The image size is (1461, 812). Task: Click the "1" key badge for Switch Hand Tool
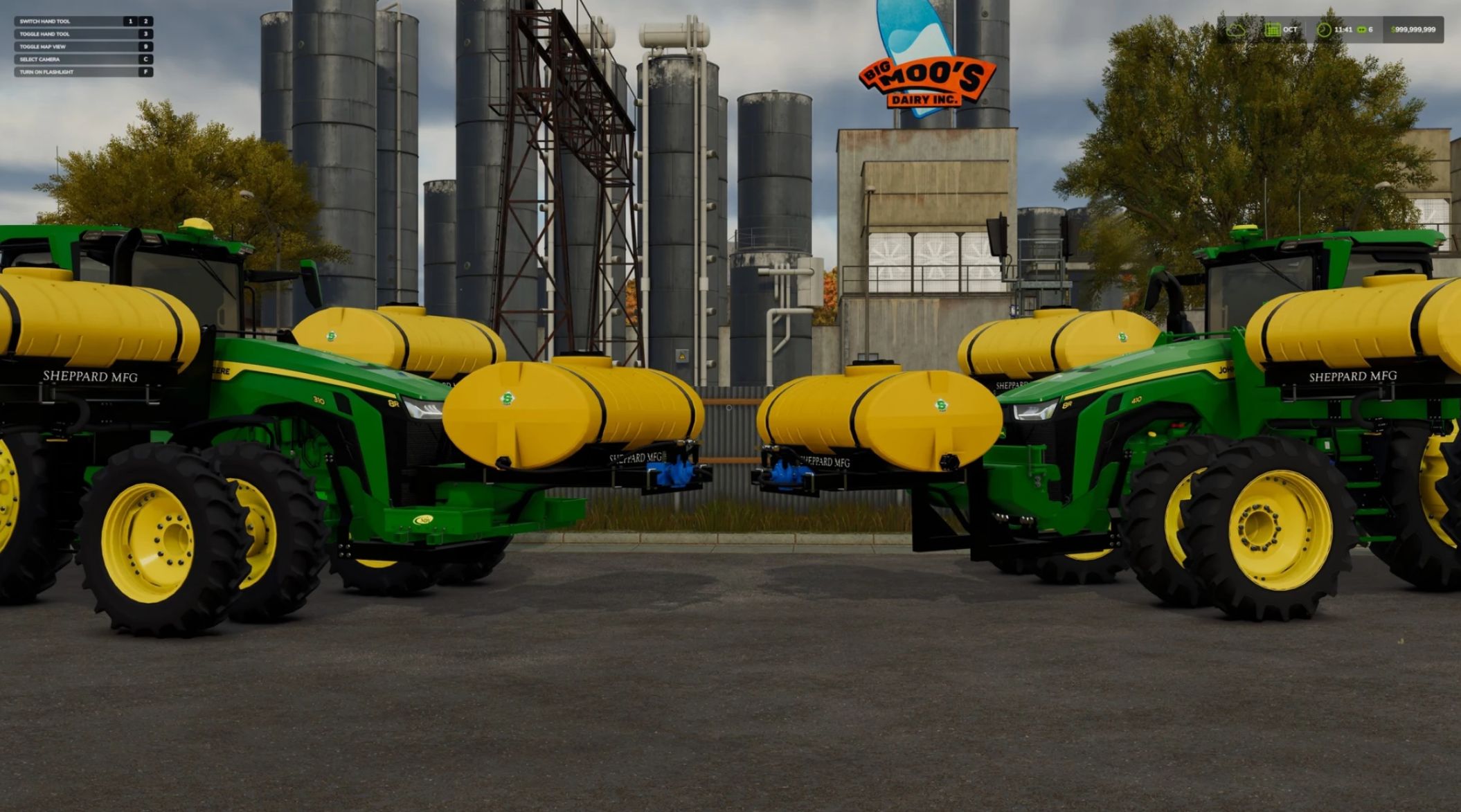point(131,21)
